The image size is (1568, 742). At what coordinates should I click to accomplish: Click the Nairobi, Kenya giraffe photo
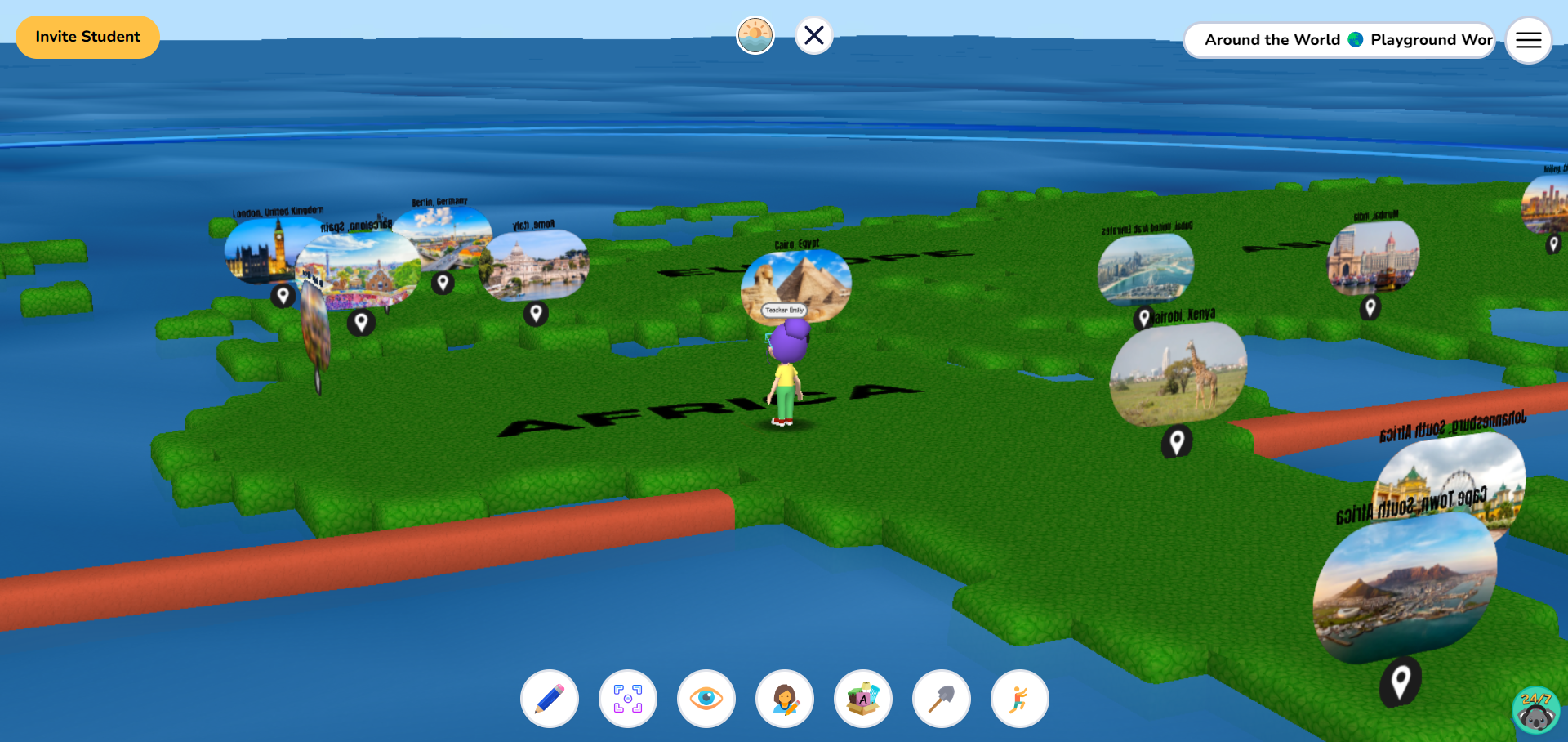(x=1178, y=374)
